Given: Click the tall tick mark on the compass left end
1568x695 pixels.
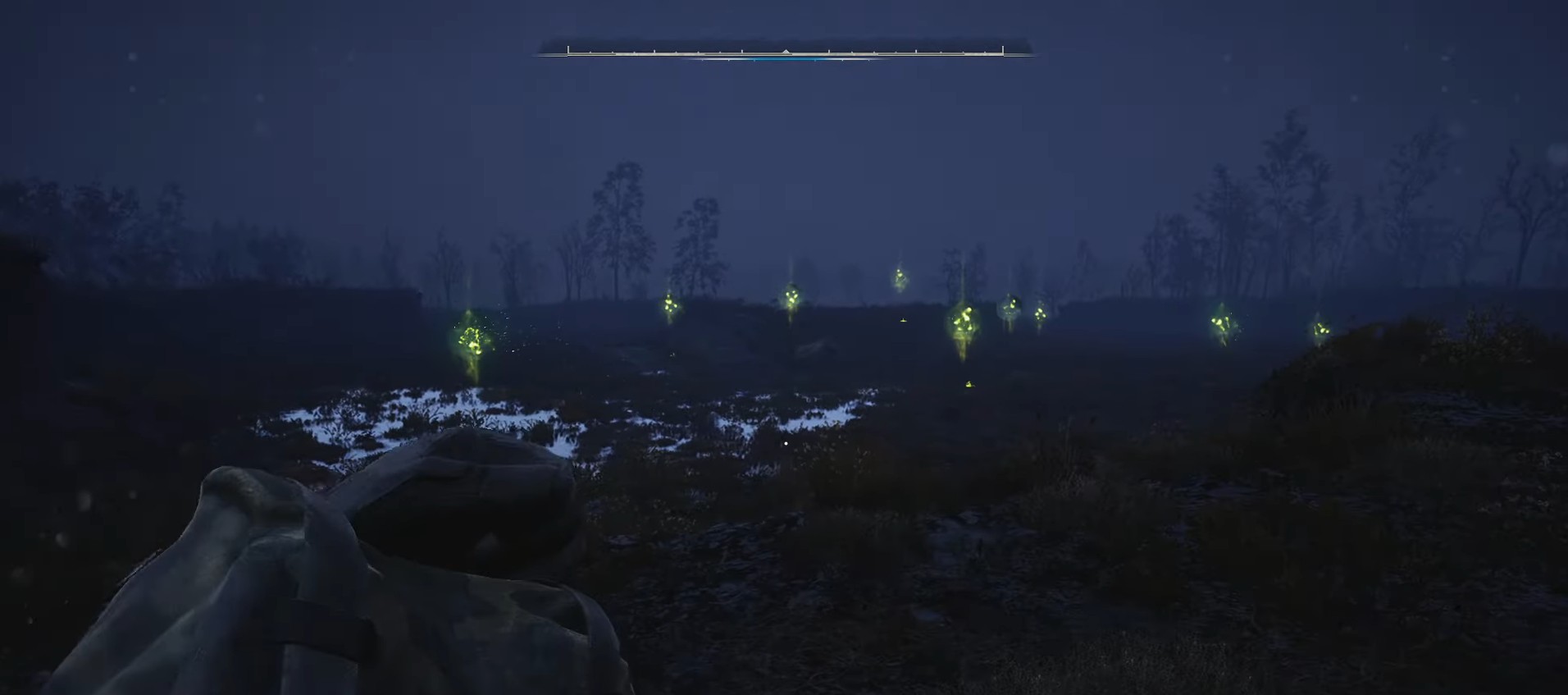Looking at the screenshot, I should pos(567,49).
